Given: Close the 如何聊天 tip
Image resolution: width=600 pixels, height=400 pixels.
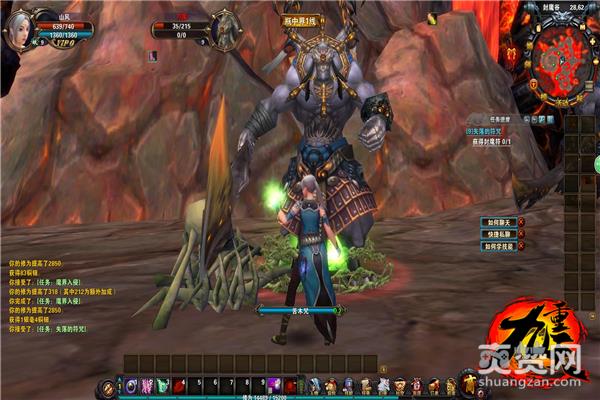Looking at the screenshot, I should click(x=519, y=222).
